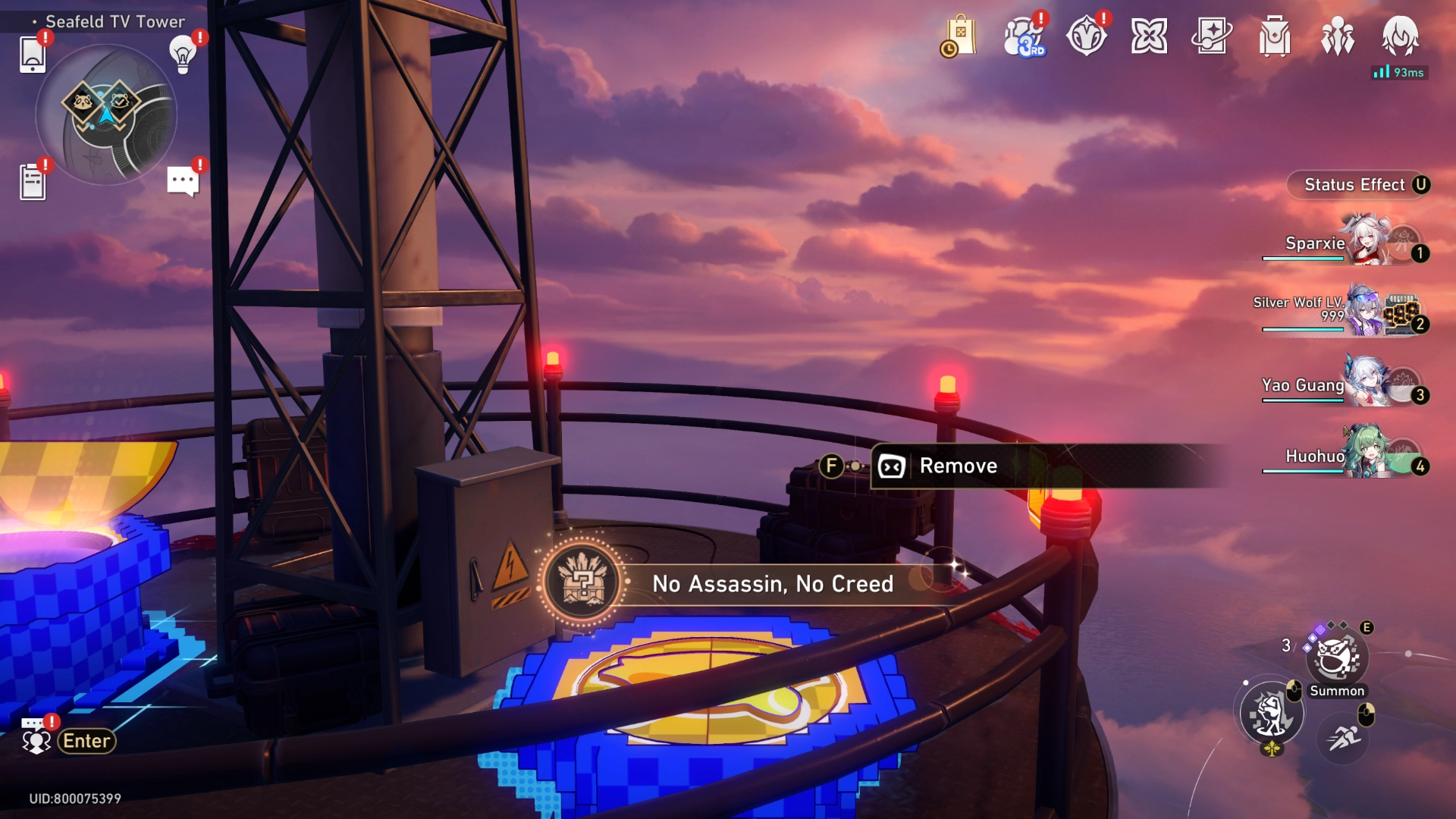Open the star card warp icon
The image size is (1456, 819).
[x=1212, y=36]
